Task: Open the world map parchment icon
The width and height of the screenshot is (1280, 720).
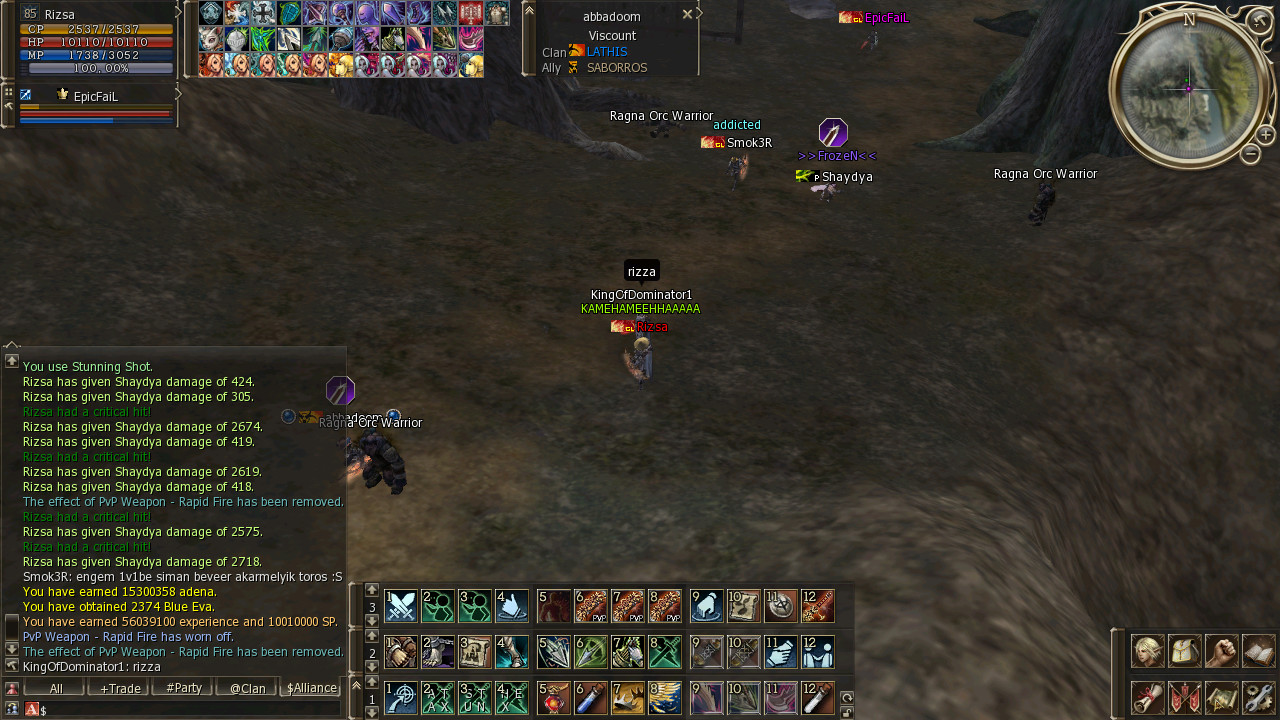Action: [1222, 697]
